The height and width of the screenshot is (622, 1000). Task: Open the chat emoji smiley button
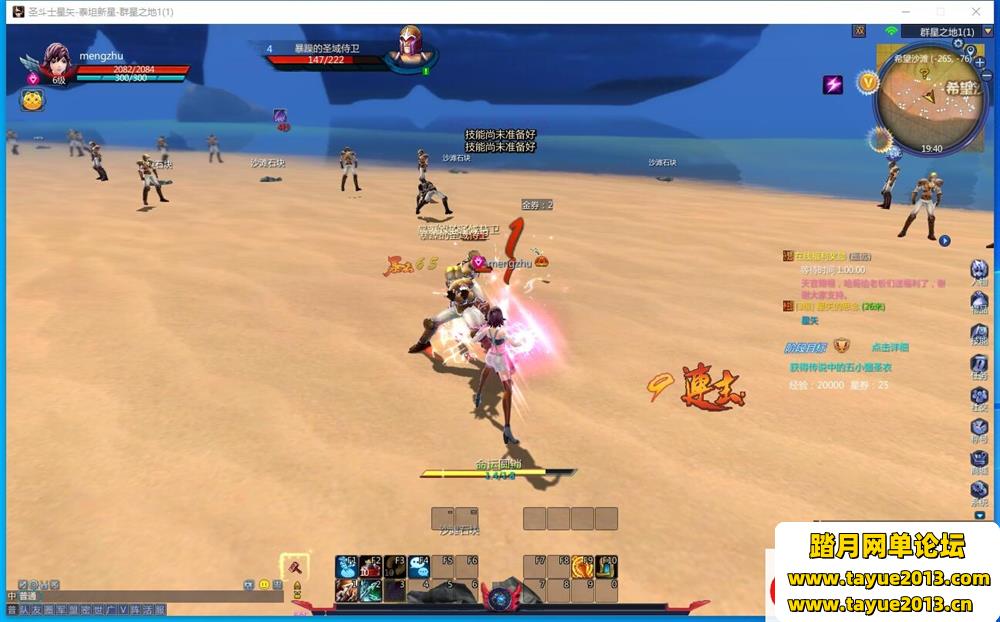pyautogui.click(x=264, y=584)
